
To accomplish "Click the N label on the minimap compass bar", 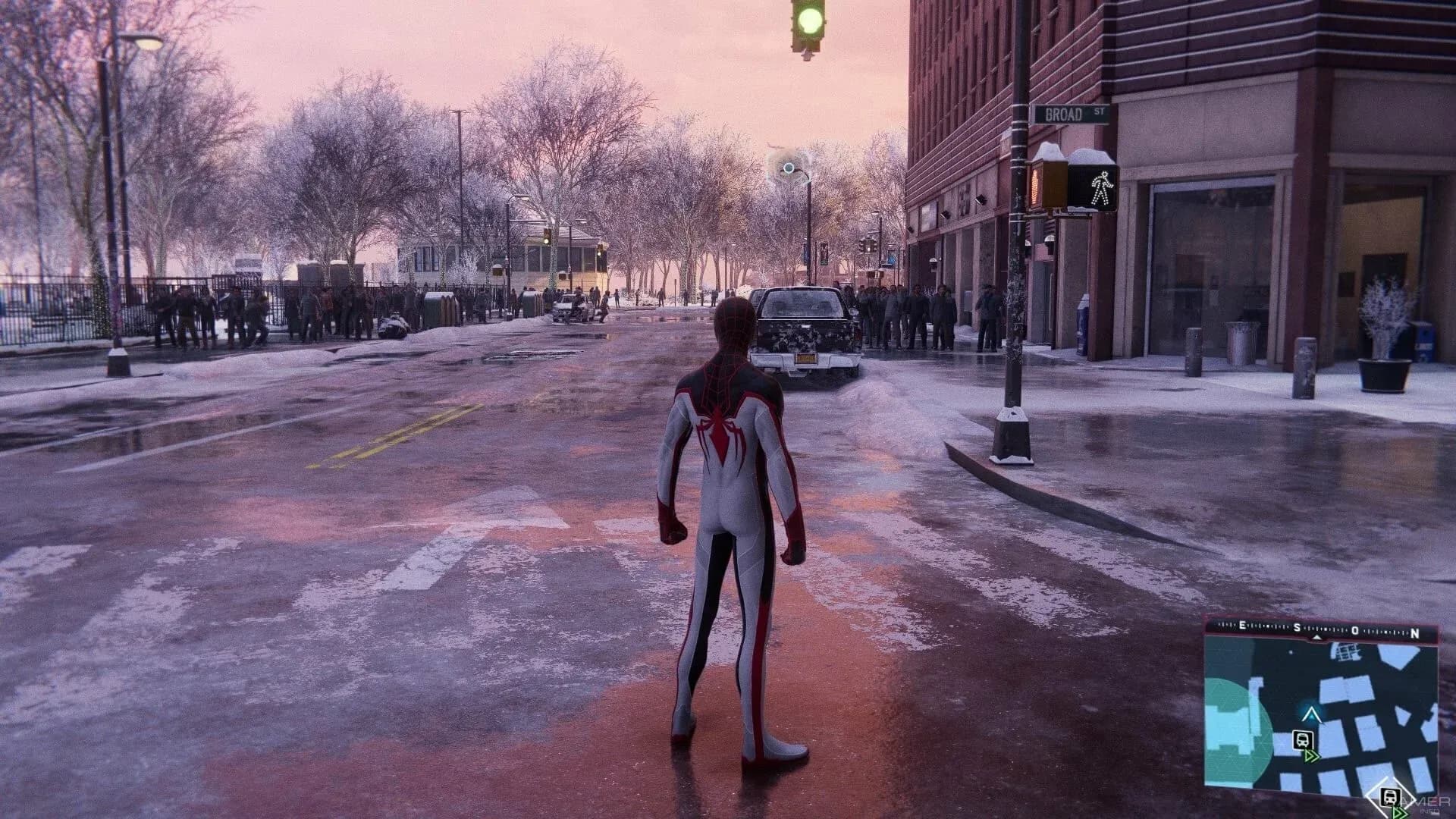I will pyautogui.click(x=1415, y=633).
